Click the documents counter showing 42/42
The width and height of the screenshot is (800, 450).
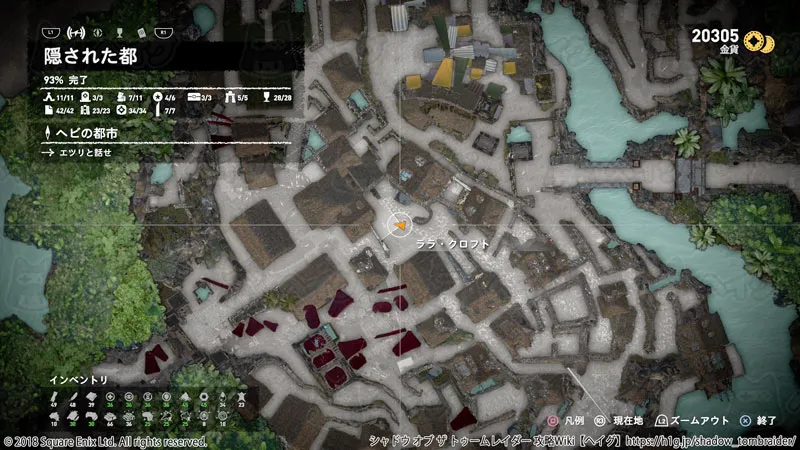pos(61,110)
